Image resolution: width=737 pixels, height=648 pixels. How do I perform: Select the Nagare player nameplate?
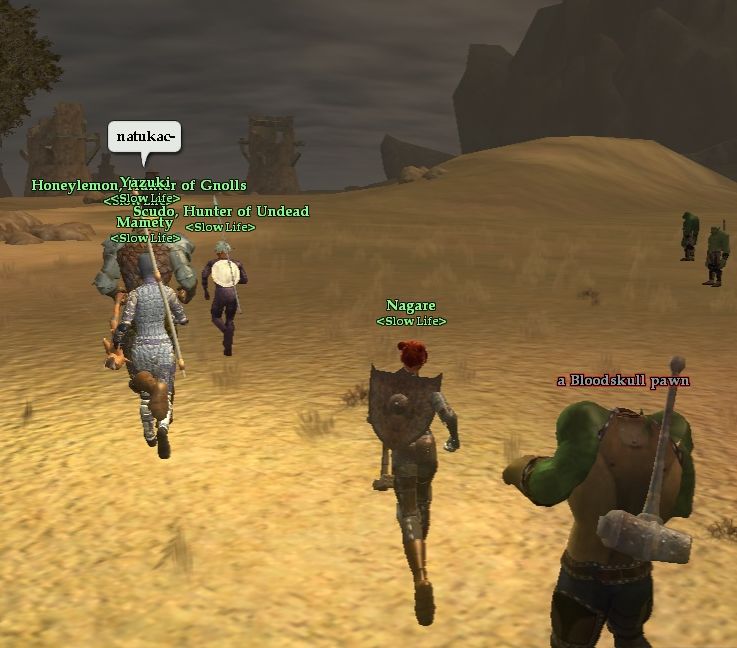pyautogui.click(x=411, y=305)
